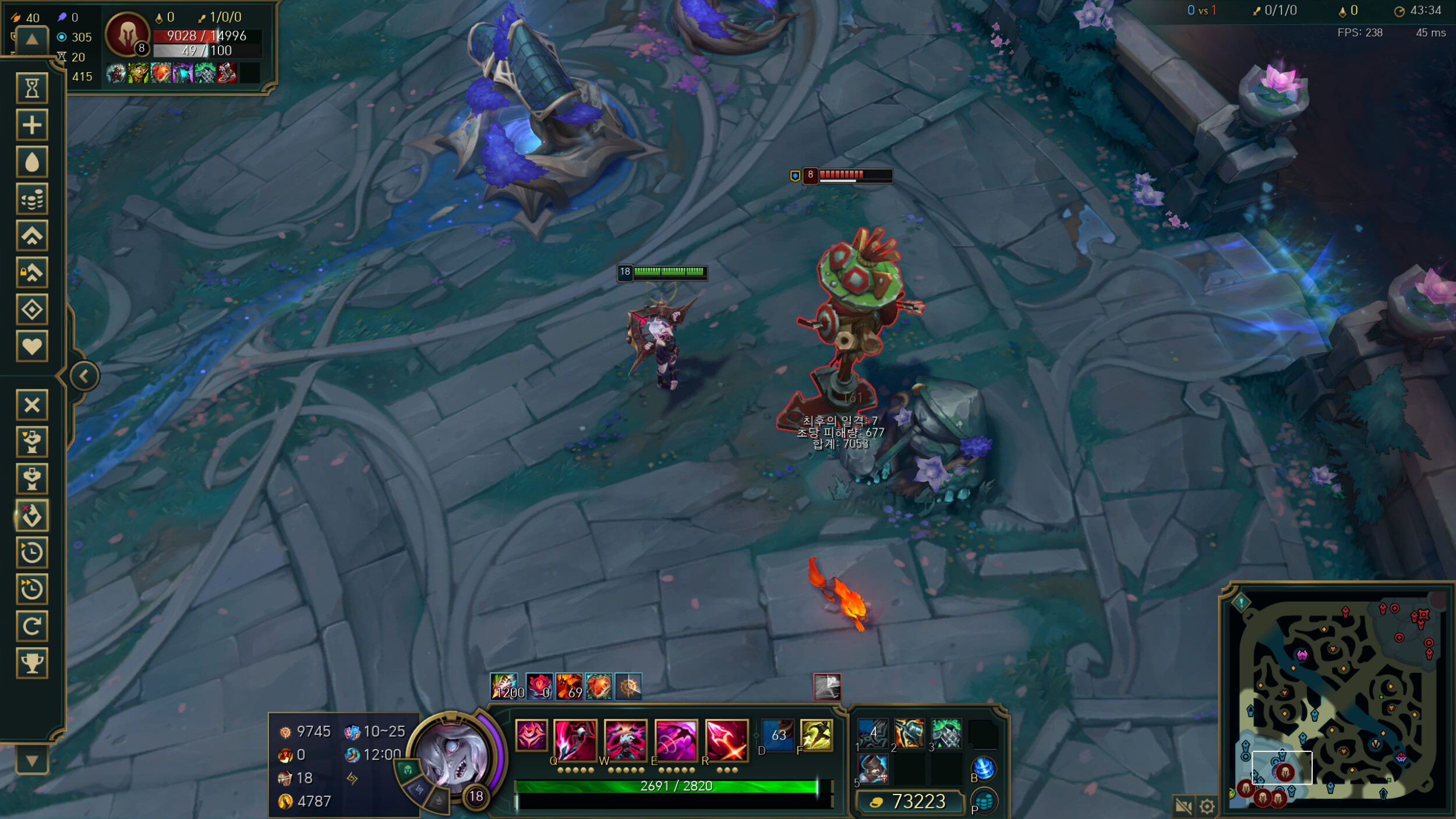The image size is (1456, 819).
Task: Click the circular arrow reset button
Action: pos(32,626)
